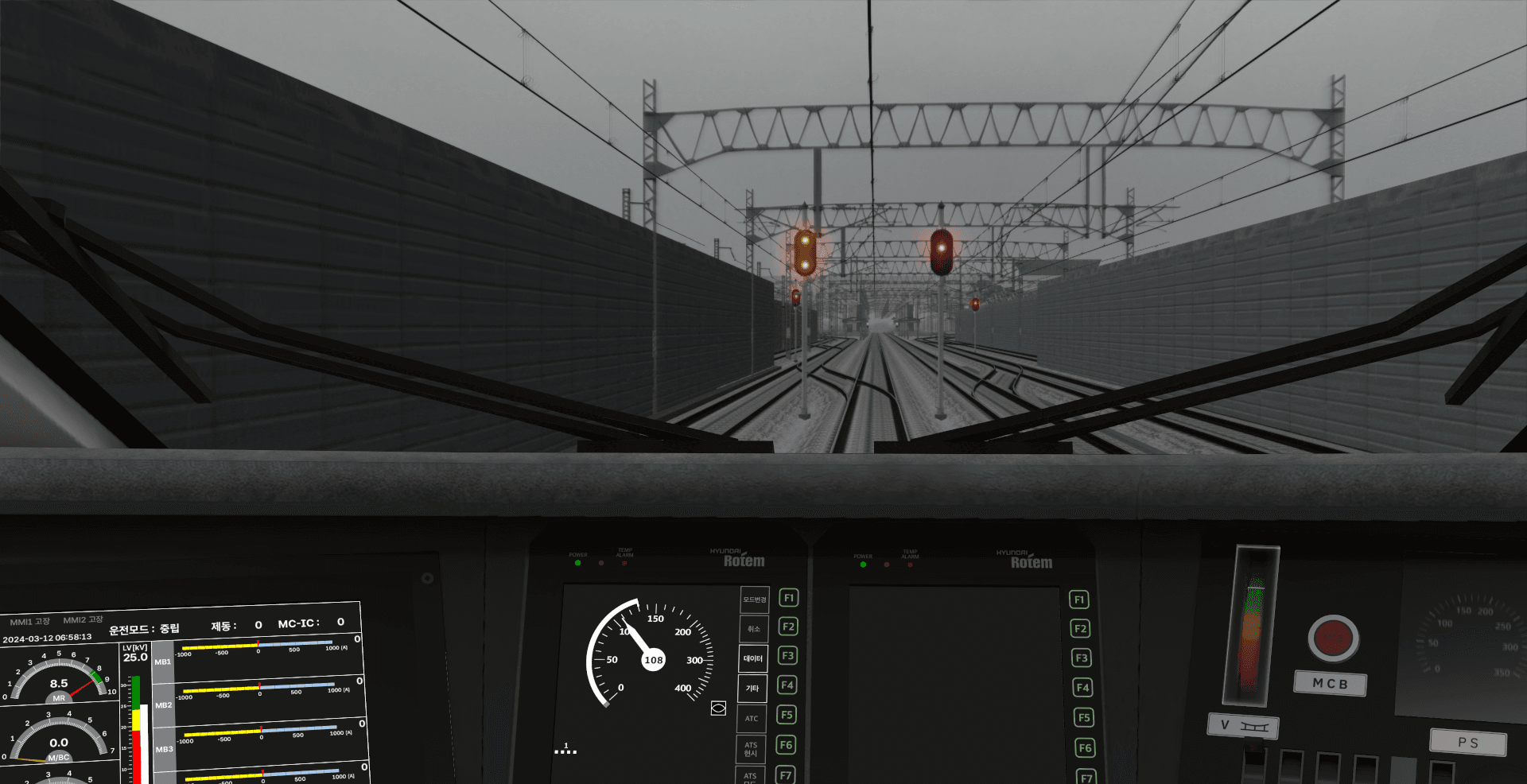Click F2 on the blank right display
Viewport: 1527px width, 784px height.
tap(1080, 629)
